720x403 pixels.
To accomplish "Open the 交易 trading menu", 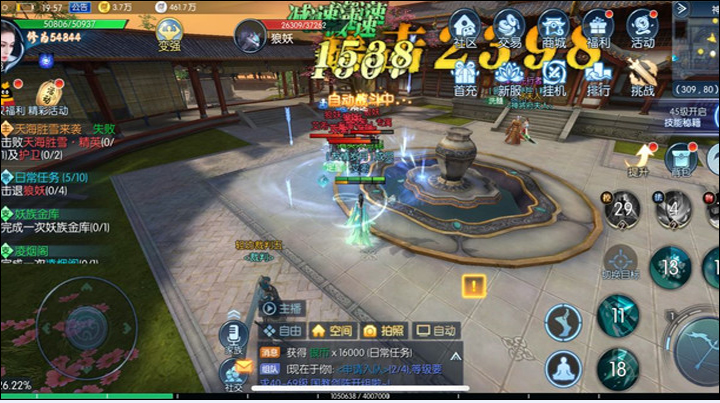I will [x=510, y=27].
